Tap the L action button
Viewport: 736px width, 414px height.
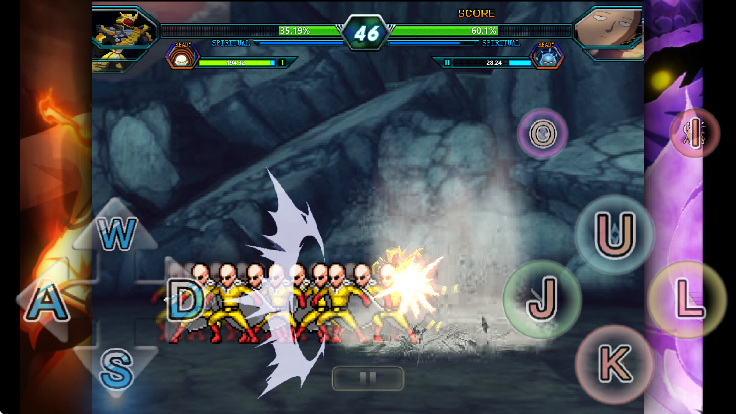(685, 298)
